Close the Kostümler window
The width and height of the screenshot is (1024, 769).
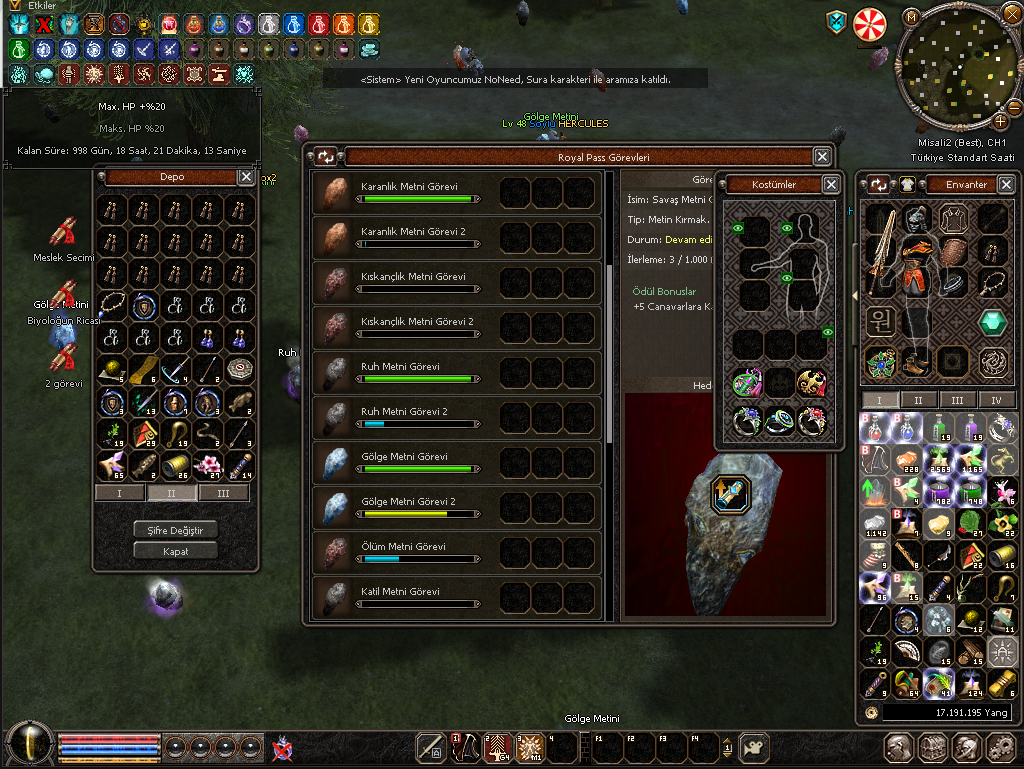[831, 185]
